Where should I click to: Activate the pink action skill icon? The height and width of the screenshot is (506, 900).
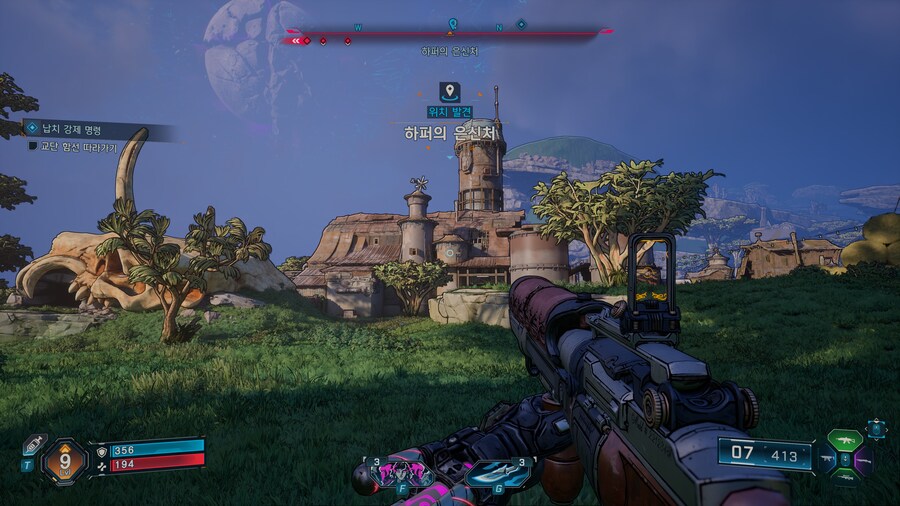[x=400, y=471]
